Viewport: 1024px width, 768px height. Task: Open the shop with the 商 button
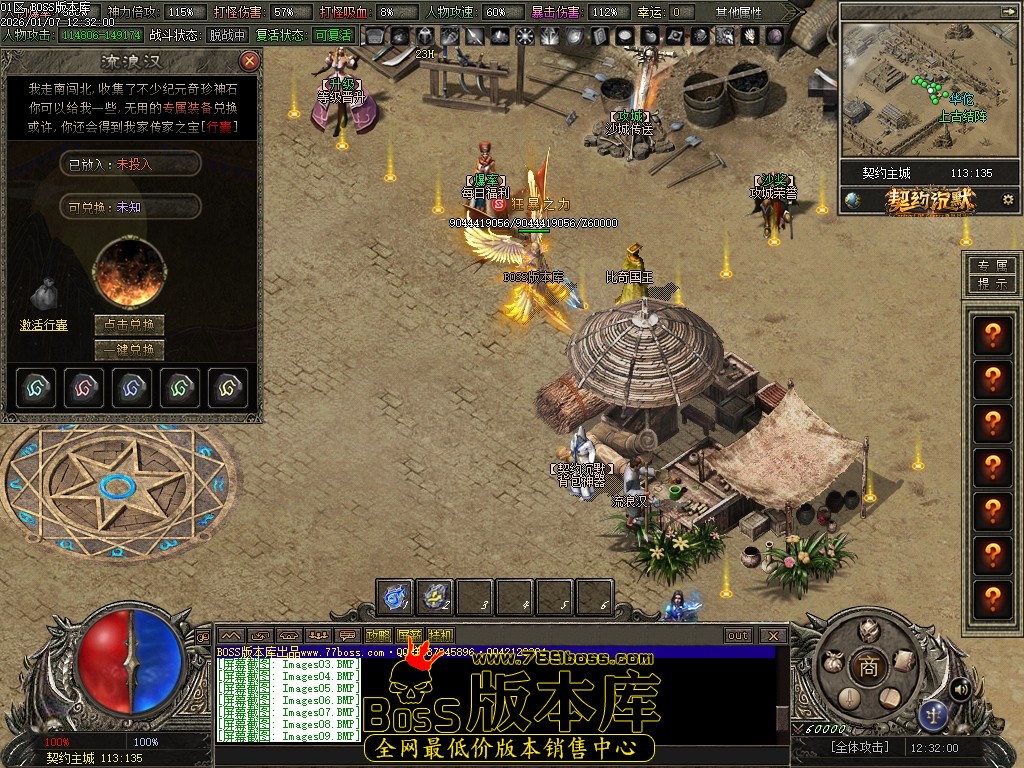point(869,669)
